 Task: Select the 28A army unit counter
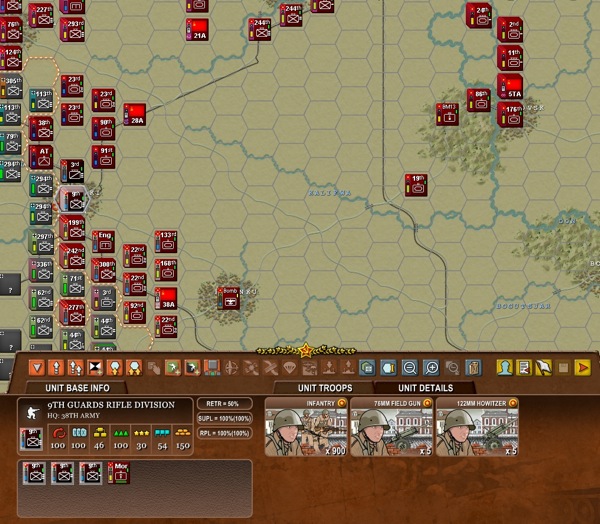136,113
